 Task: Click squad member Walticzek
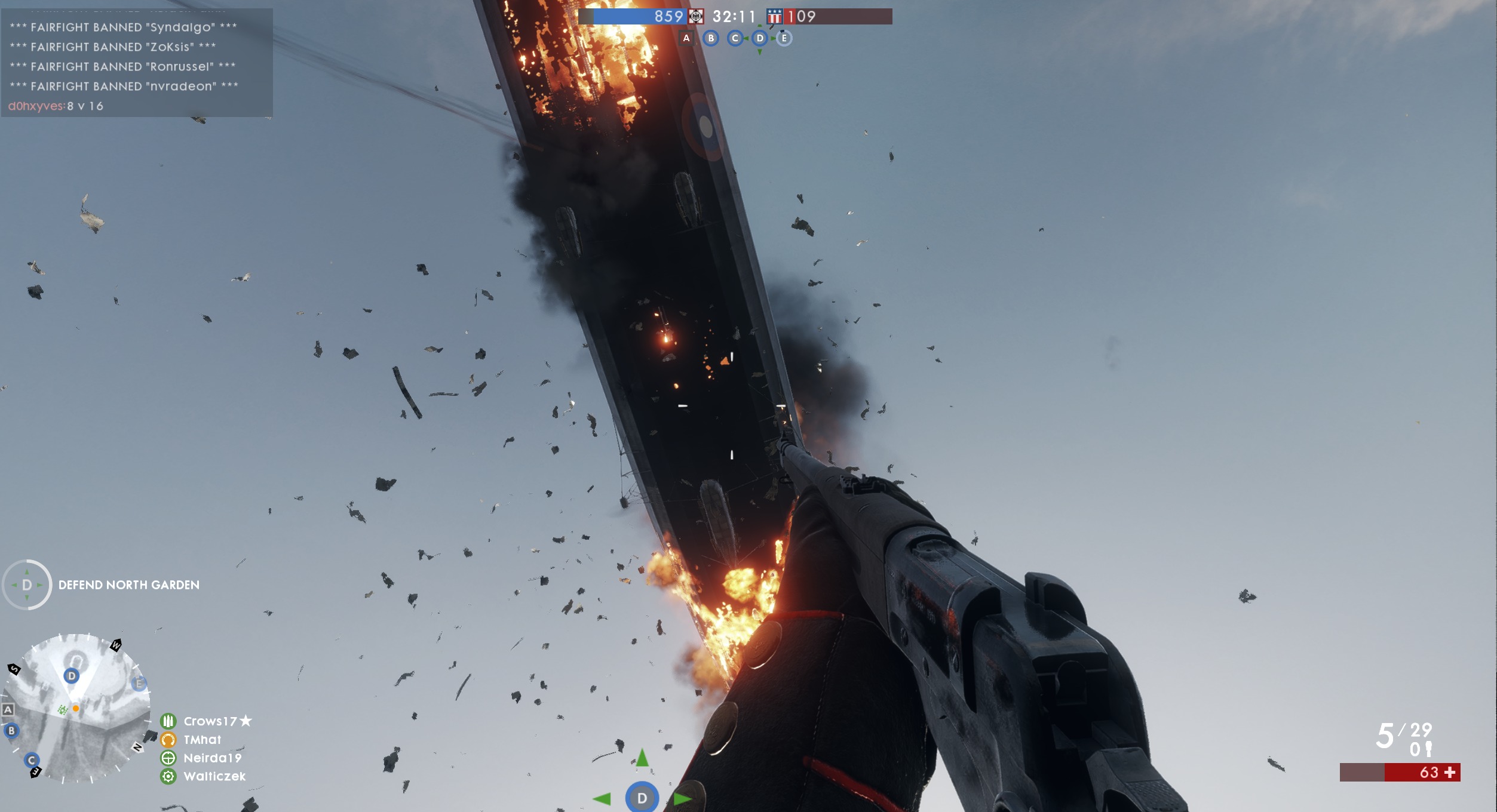[214, 776]
